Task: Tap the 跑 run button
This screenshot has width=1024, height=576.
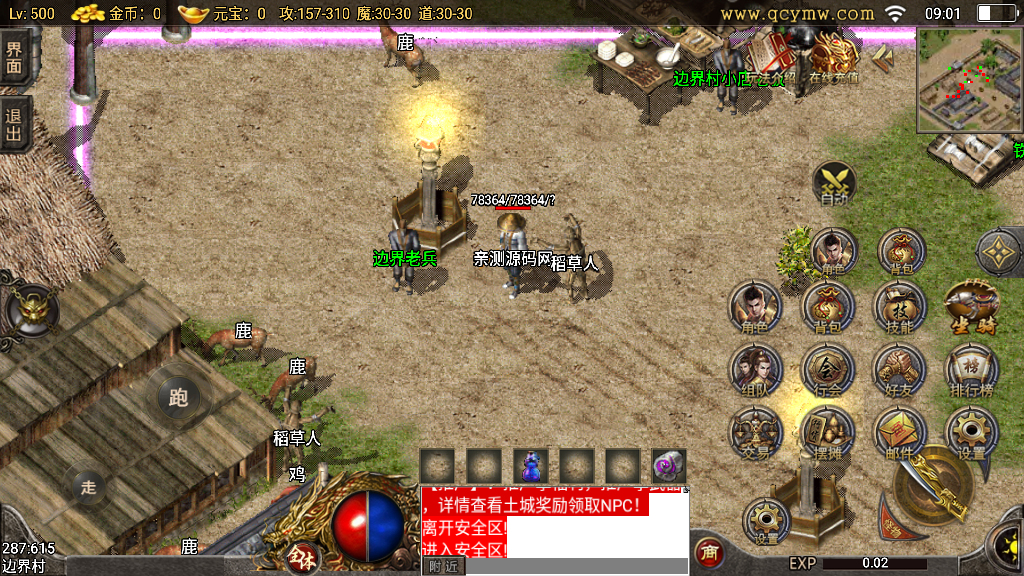Action: coord(179,398)
